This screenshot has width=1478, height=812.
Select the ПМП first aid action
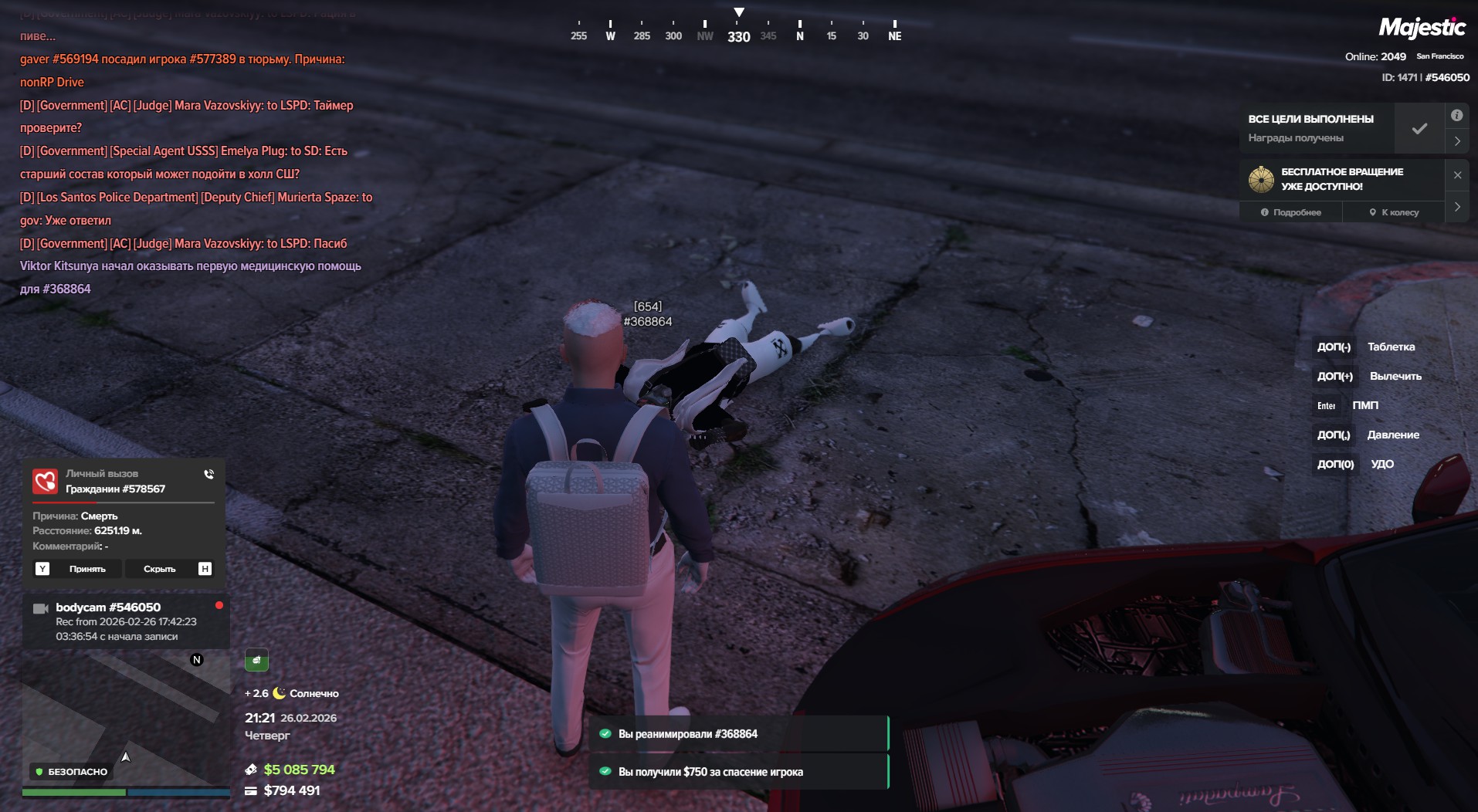[x=1364, y=405]
